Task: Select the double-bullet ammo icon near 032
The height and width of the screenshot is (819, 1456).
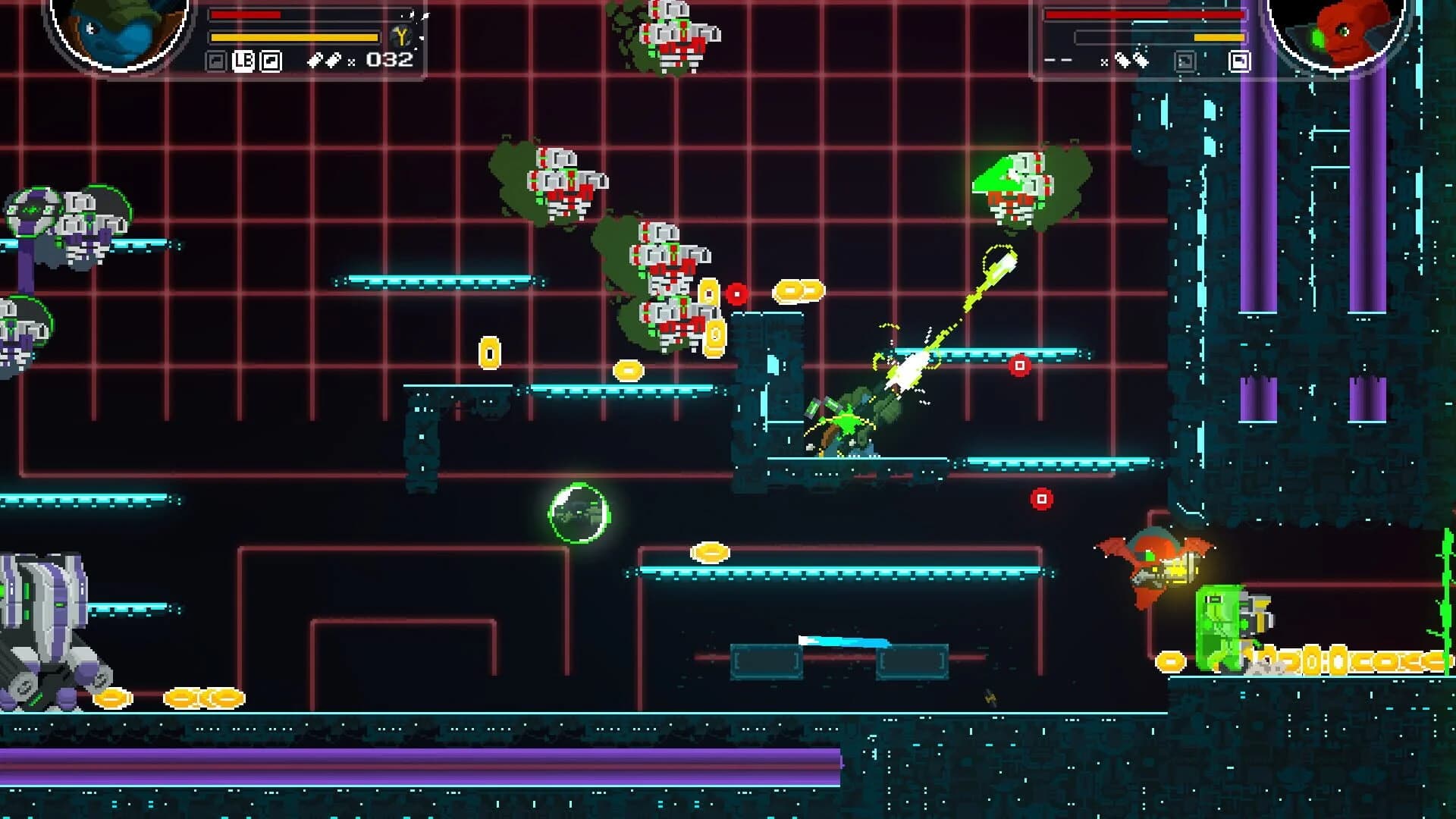Action: [x=325, y=61]
